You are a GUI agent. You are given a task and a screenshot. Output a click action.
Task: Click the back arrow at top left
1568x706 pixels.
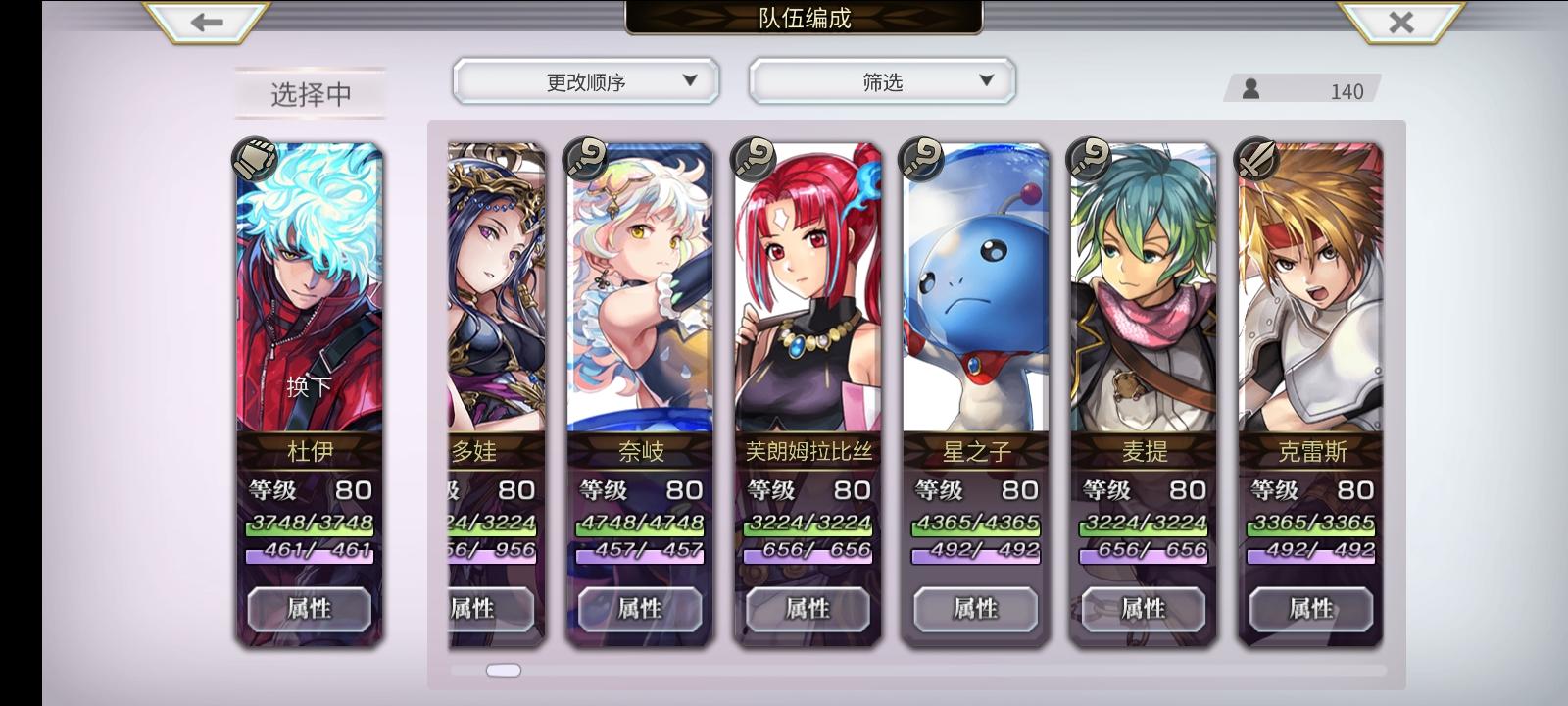pos(204,22)
